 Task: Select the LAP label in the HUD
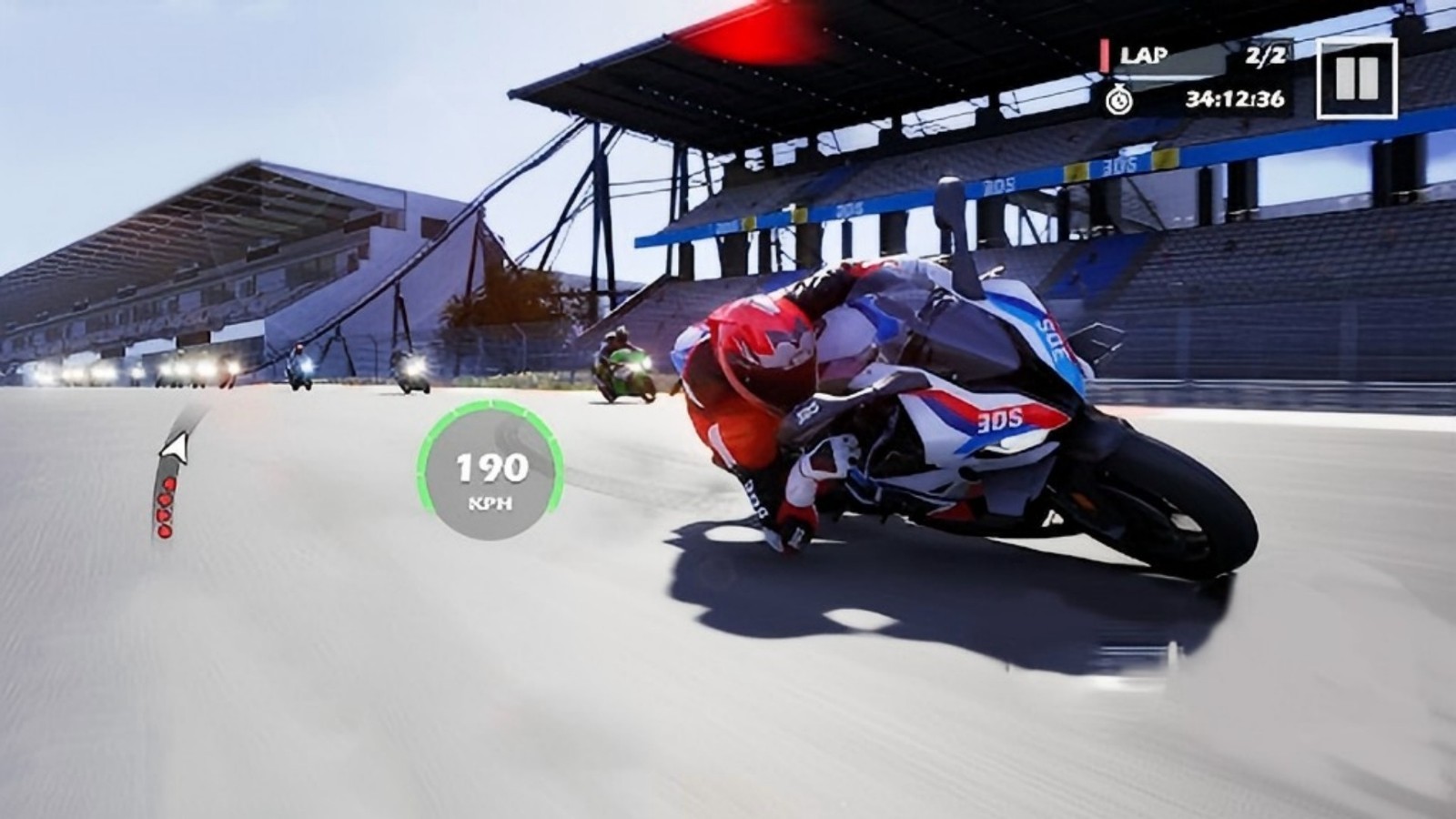[x=1145, y=54]
